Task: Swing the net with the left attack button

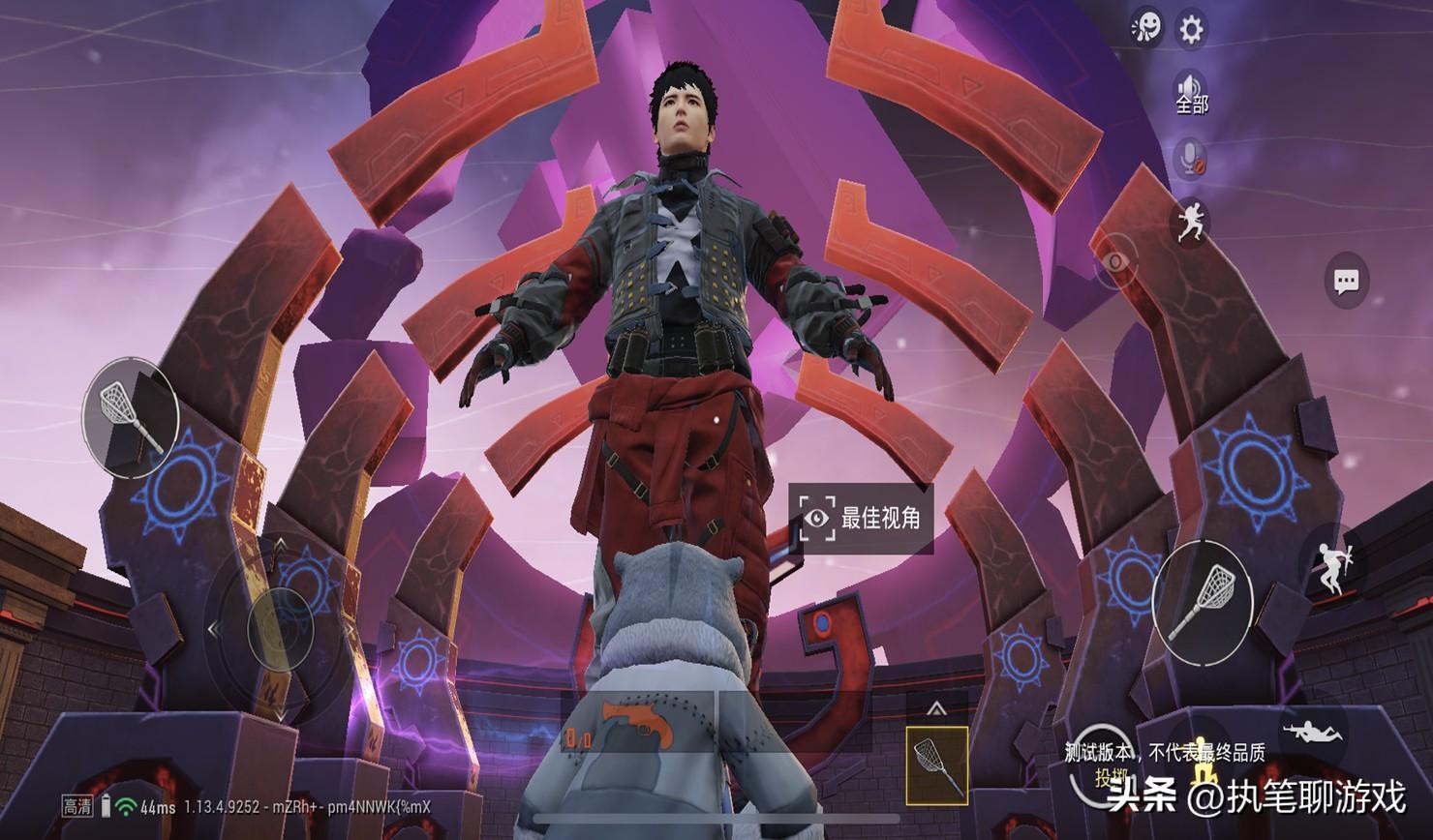Action: point(131,418)
